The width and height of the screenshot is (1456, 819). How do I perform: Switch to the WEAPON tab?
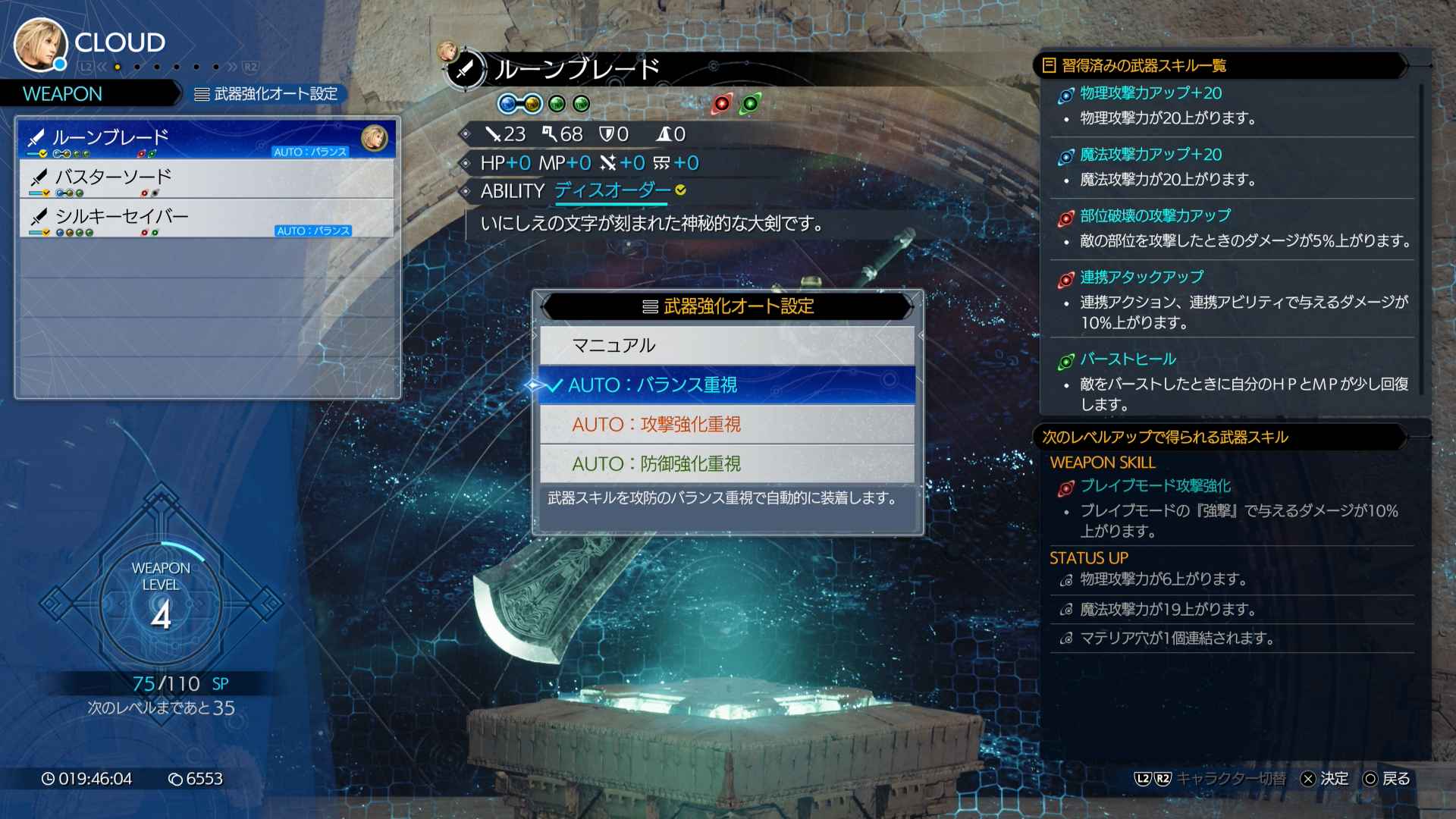62,94
